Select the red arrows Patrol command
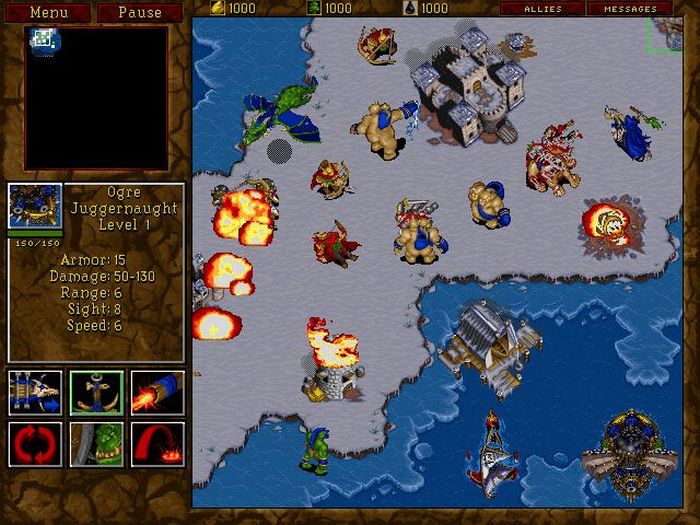This screenshot has height=525, width=700. 35,445
